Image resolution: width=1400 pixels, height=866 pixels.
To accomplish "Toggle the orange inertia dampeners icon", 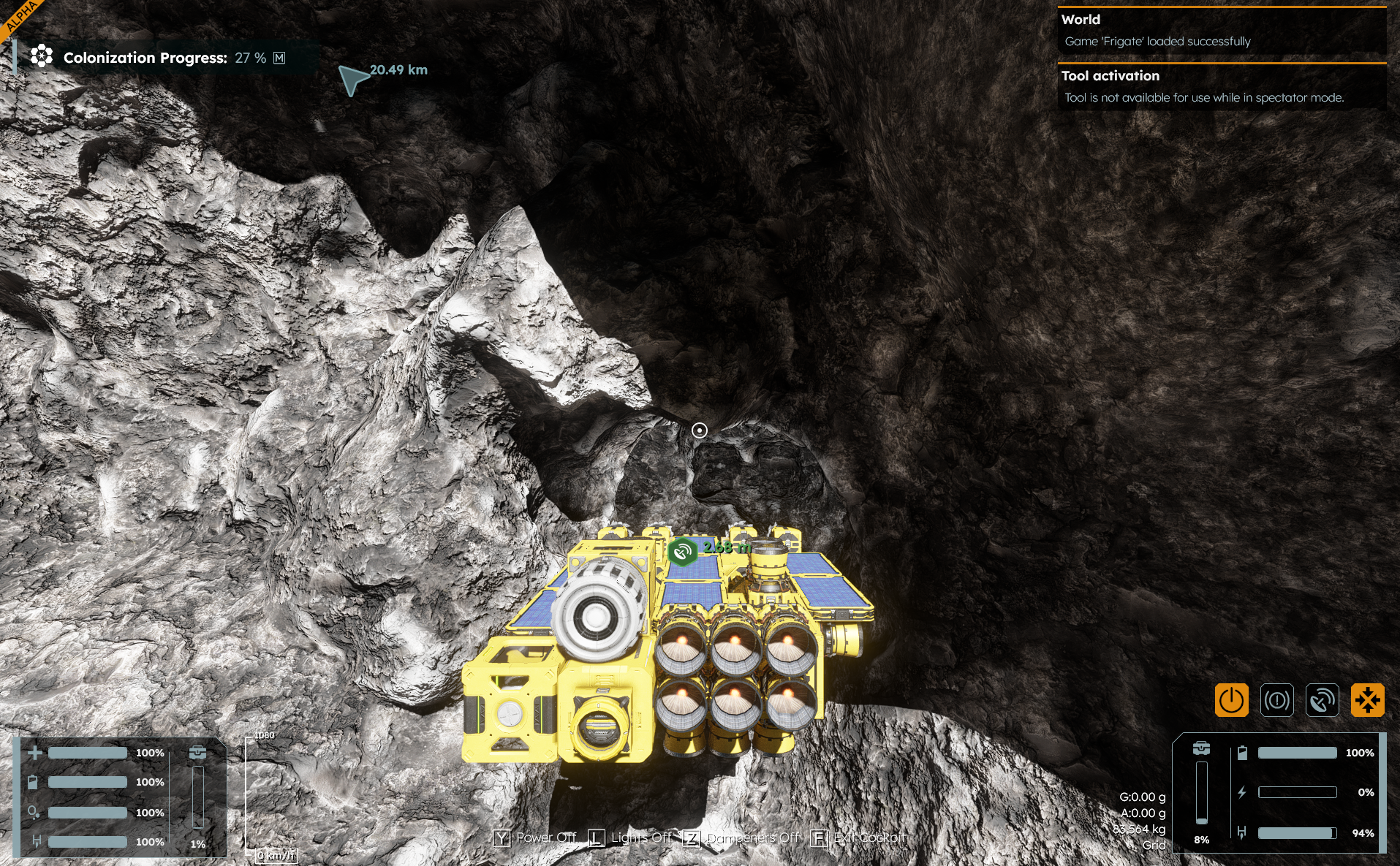I will pos(1367,700).
